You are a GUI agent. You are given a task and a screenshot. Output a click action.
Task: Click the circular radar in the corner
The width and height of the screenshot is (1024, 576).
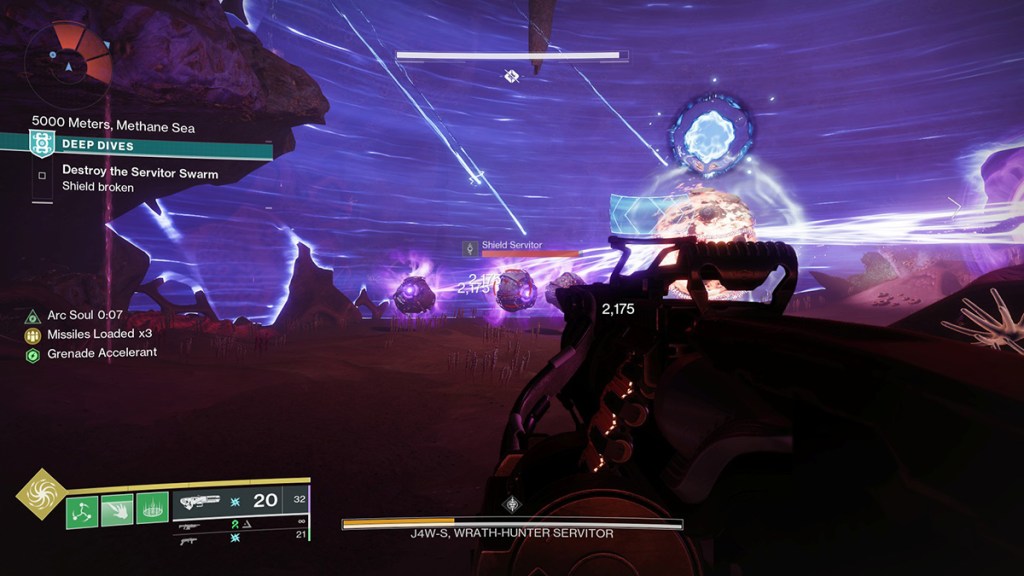[x=69, y=65]
